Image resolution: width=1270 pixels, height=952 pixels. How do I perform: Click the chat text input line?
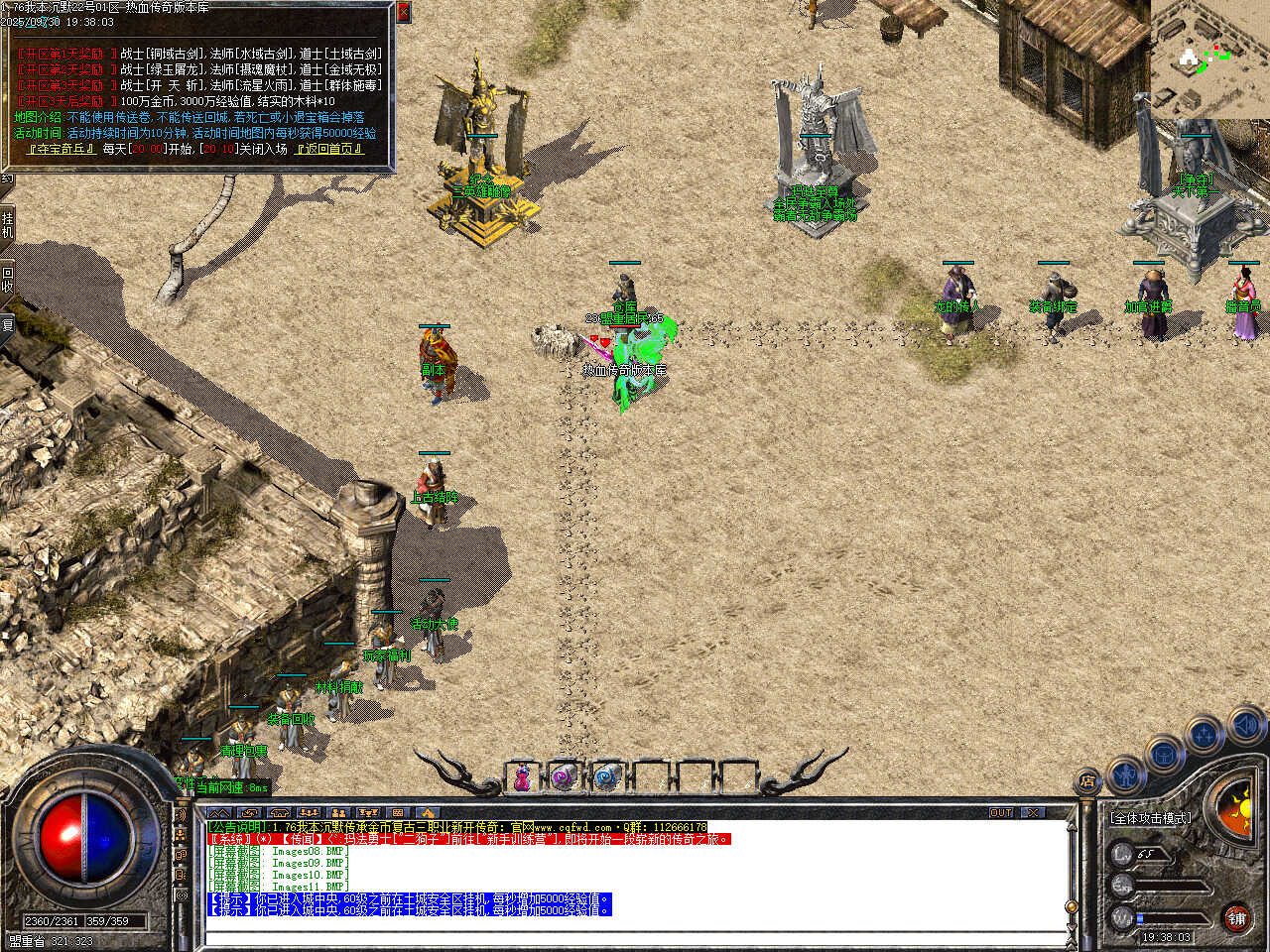click(x=635, y=937)
